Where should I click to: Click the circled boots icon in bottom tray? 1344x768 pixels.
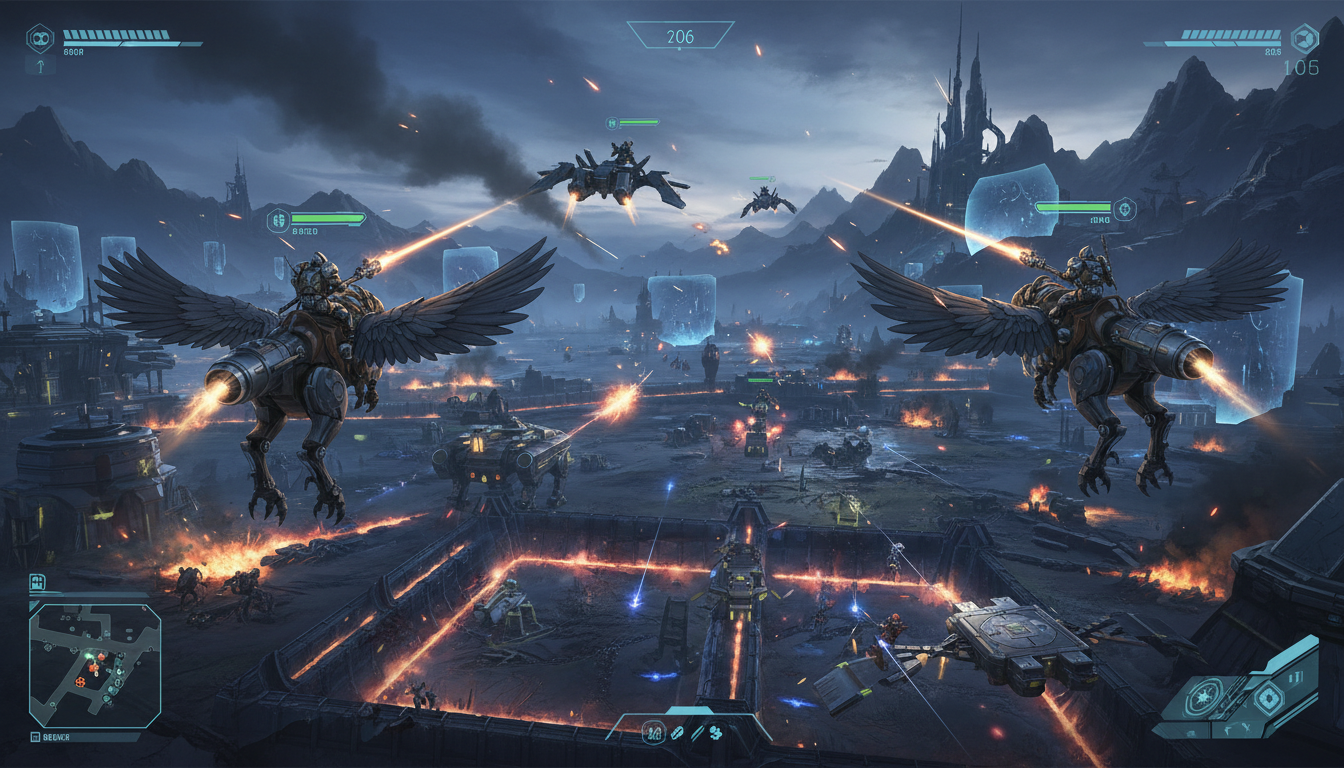pos(652,732)
